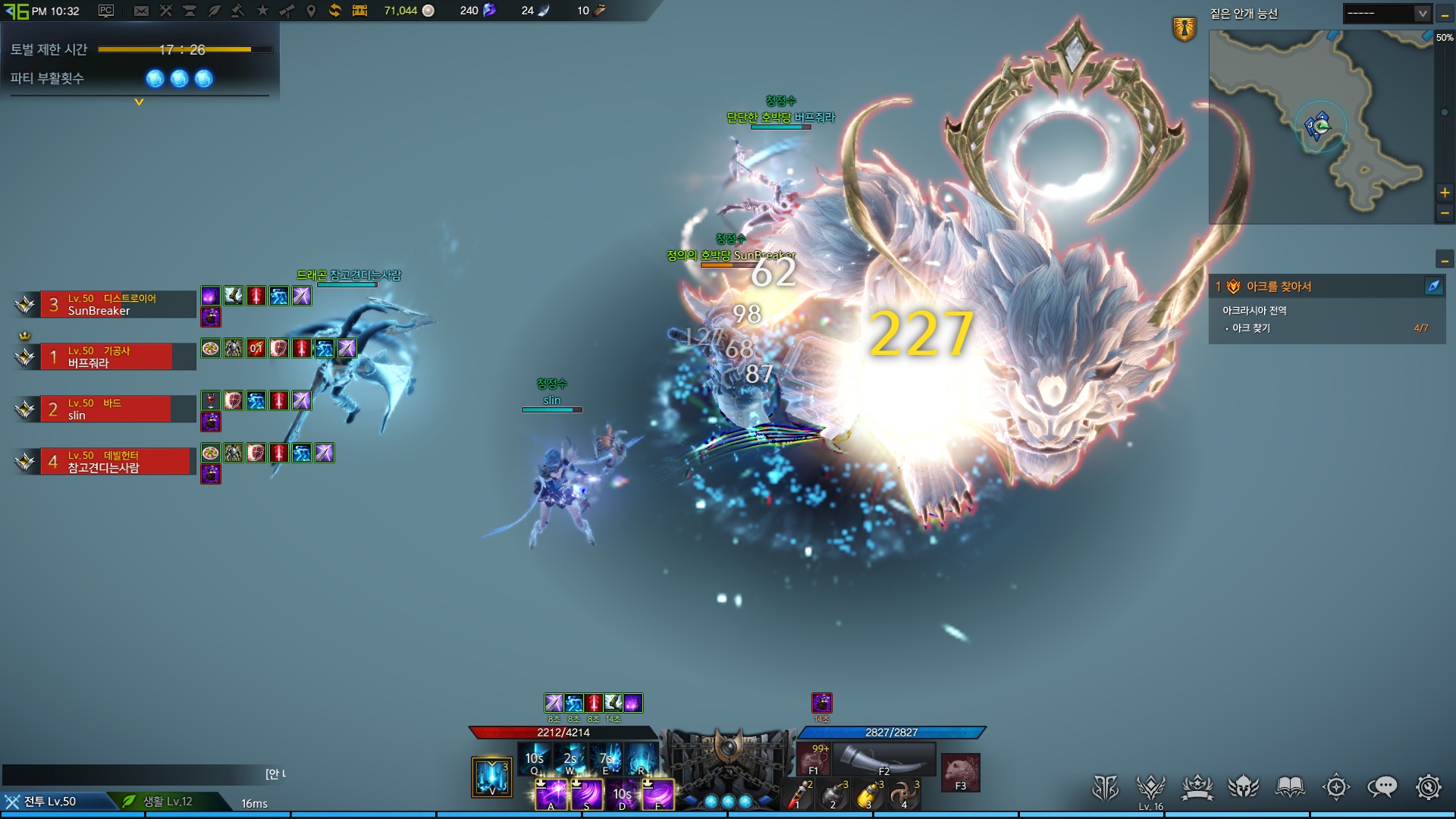This screenshot has width=1456, height=819.
Task: Activate the purple swirl F skill
Action: tap(657, 794)
